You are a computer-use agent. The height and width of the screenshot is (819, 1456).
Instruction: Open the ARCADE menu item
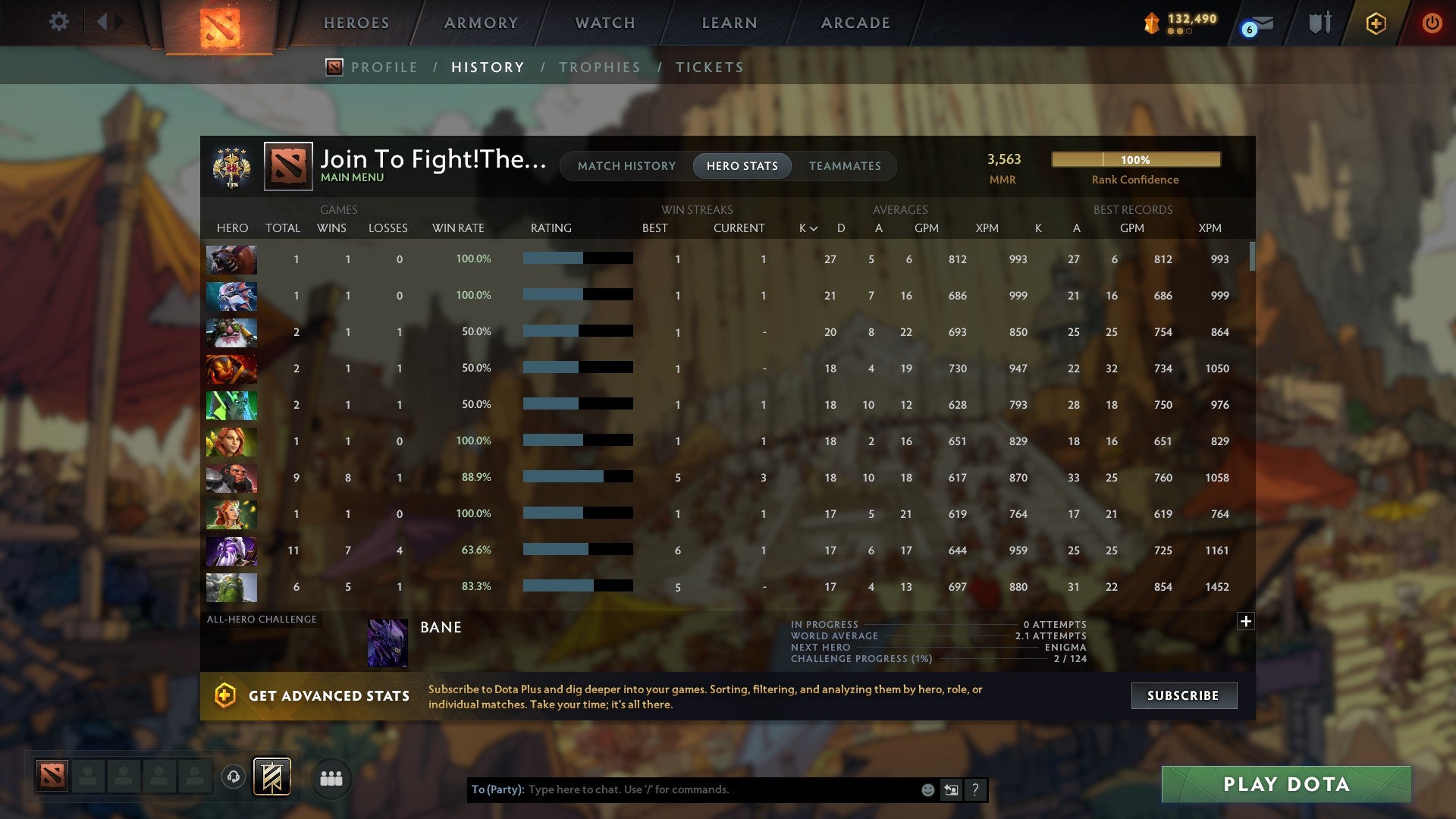pyautogui.click(x=855, y=23)
